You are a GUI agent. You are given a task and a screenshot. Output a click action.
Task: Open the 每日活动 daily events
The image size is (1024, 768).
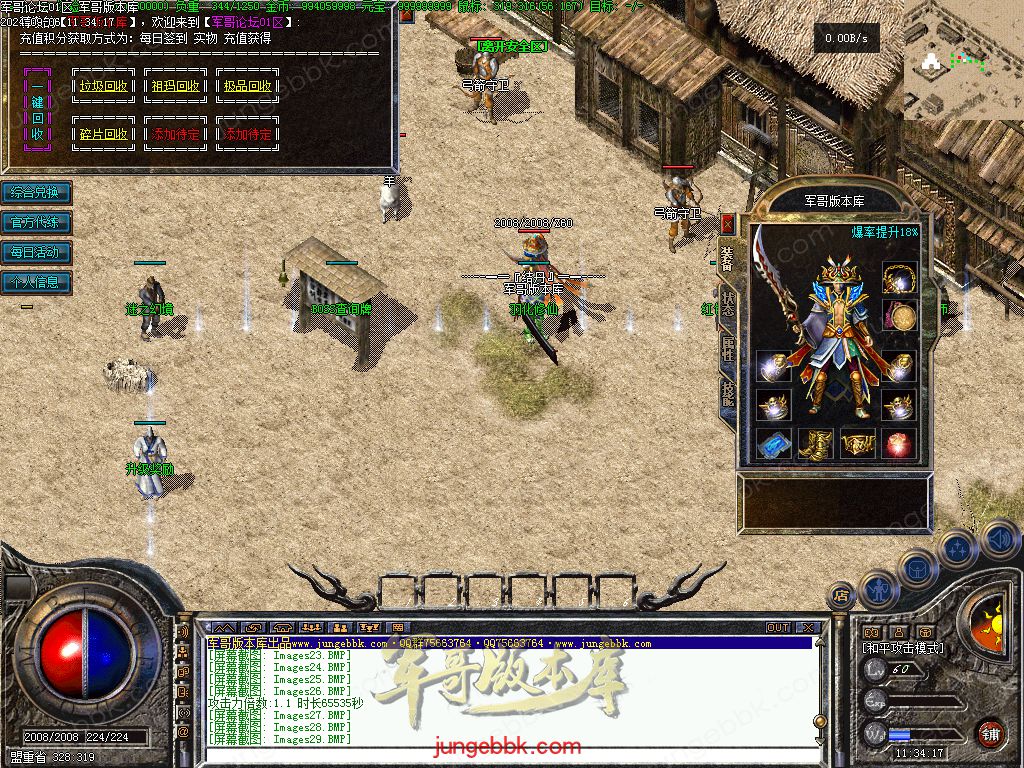coord(36,252)
